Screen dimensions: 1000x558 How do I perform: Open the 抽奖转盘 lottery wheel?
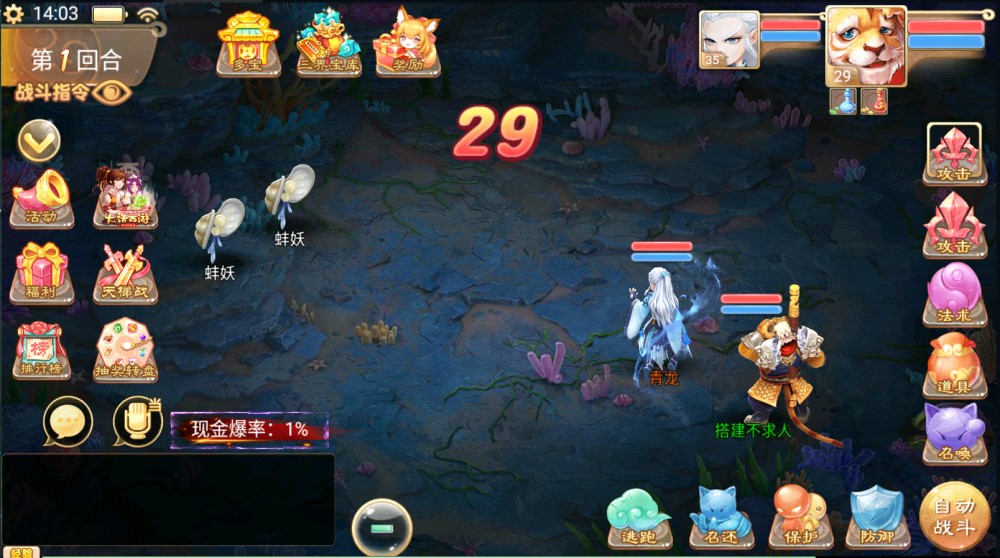125,351
